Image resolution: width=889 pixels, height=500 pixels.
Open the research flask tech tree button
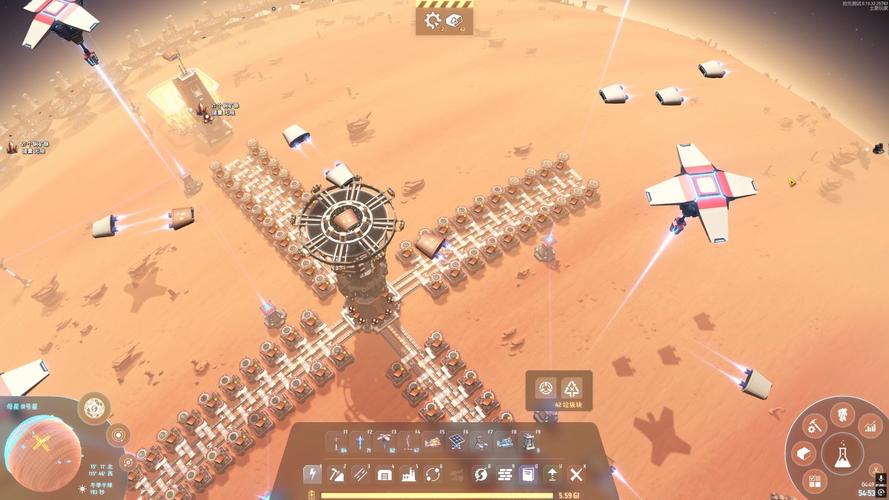[x=843, y=456]
